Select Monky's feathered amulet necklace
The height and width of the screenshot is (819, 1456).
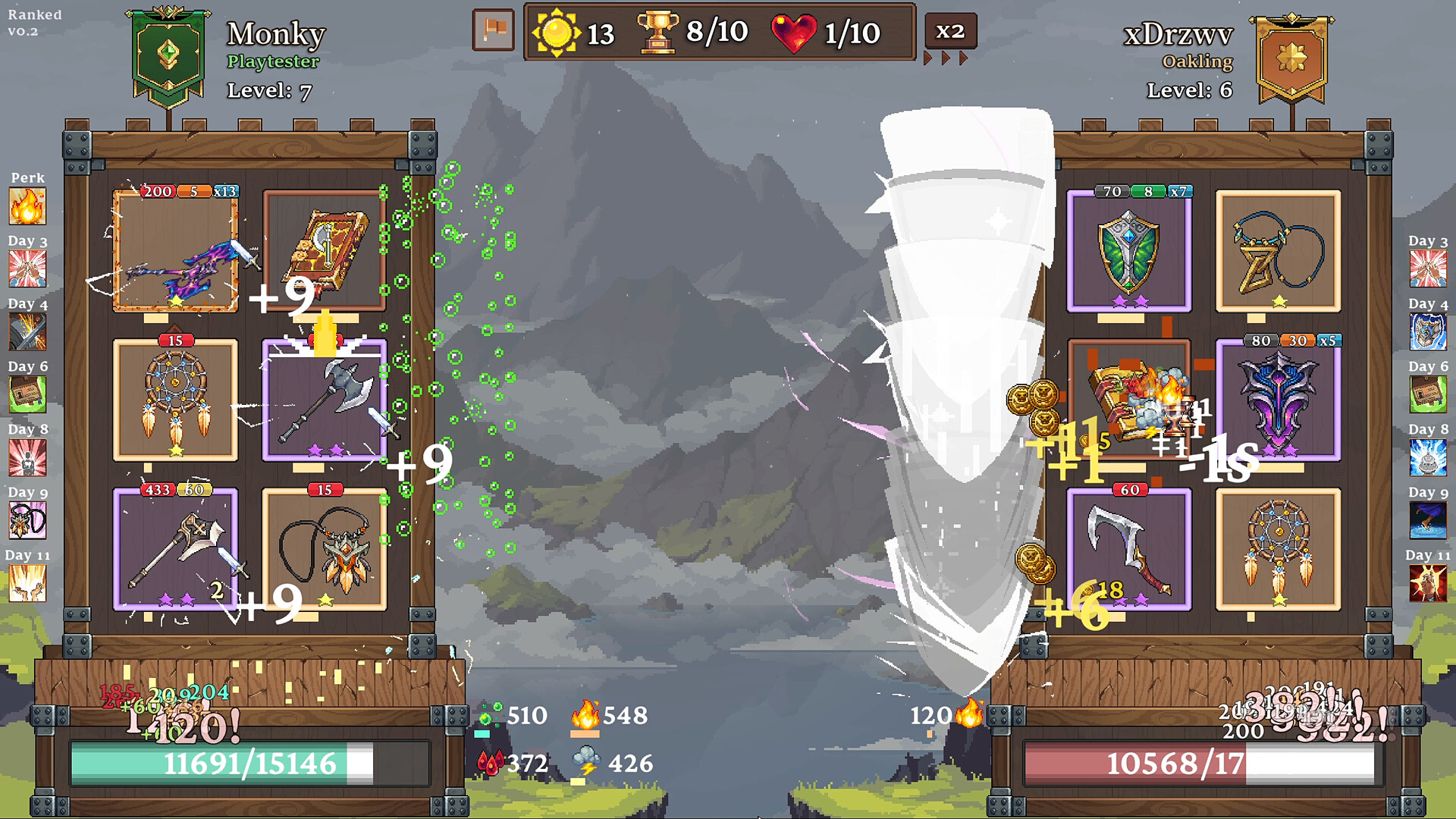tap(325, 549)
